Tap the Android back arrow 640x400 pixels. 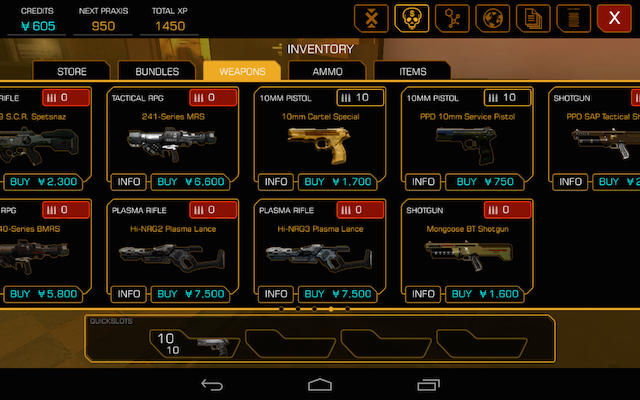coord(212,384)
